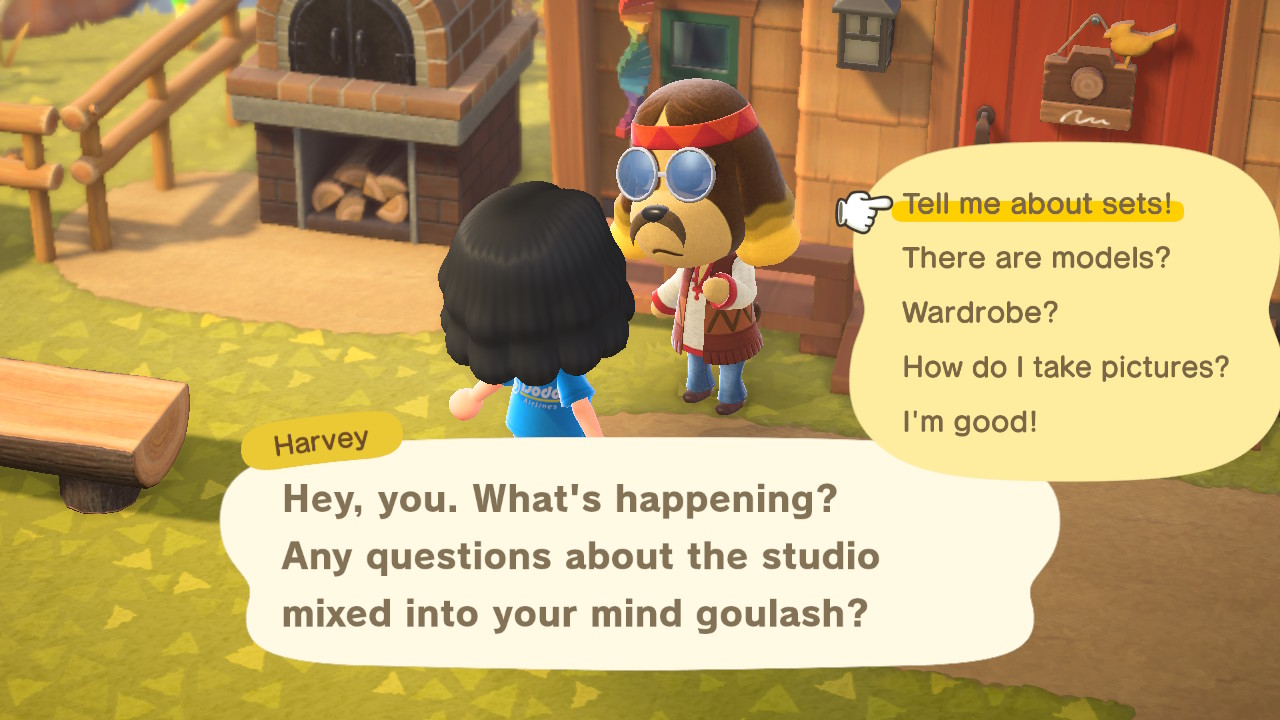Image resolution: width=1280 pixels, height=720 pixels.
Task: Select the highlighted 'Tell me about sets!' option
Action: (x=1037, y=204)
